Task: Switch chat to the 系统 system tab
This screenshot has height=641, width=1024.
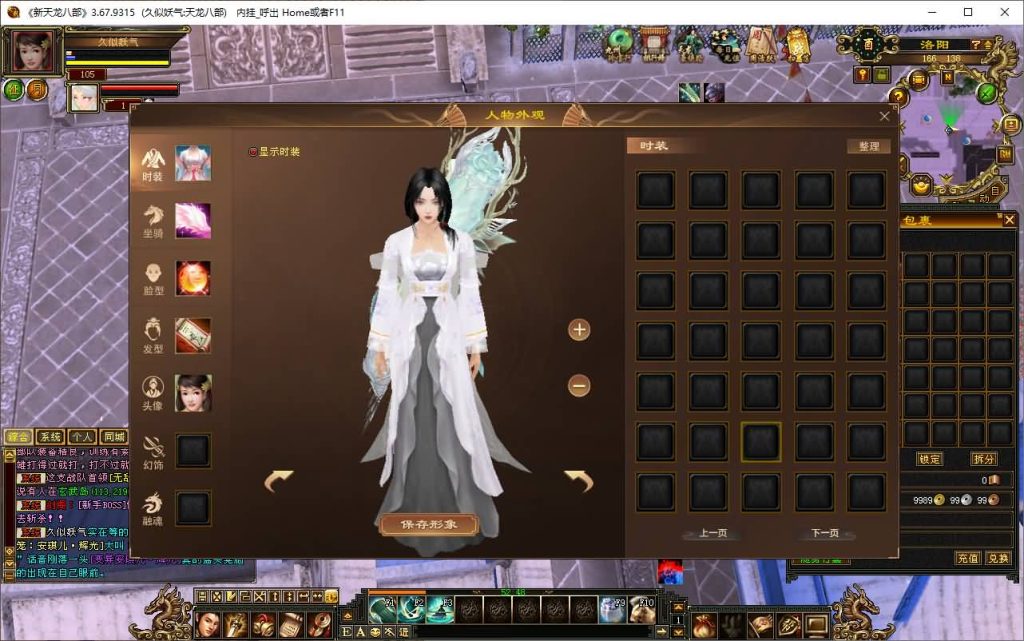Action: 49,437
